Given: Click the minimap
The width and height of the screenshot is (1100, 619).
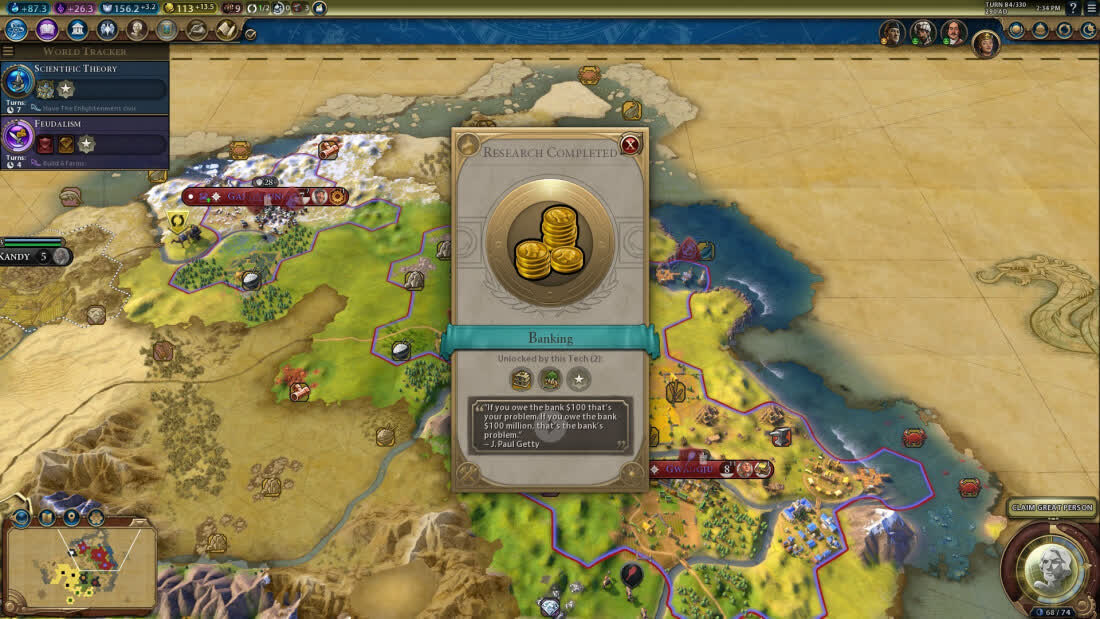Looking at the screenshot, I should 80,567.
